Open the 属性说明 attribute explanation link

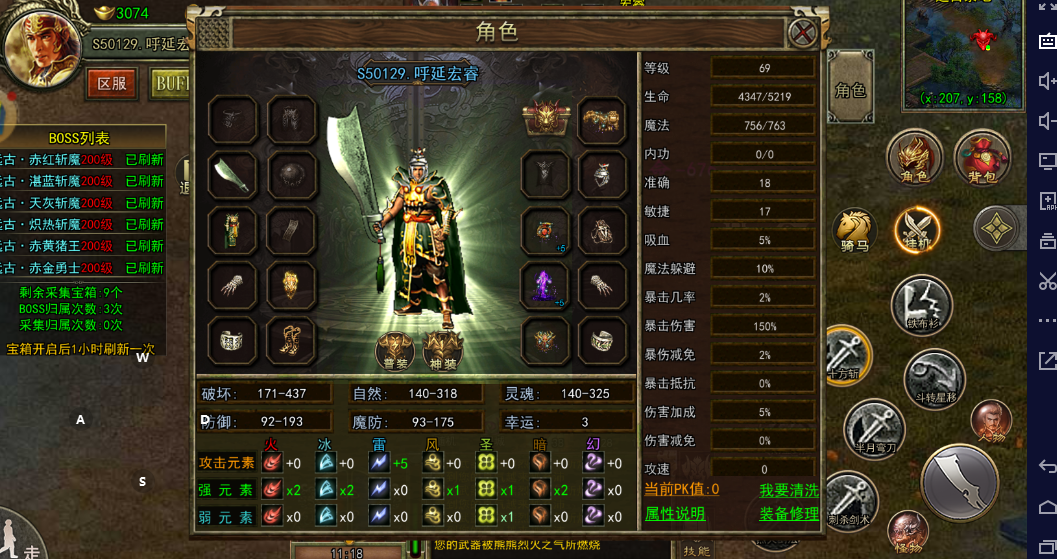[675, 514]
